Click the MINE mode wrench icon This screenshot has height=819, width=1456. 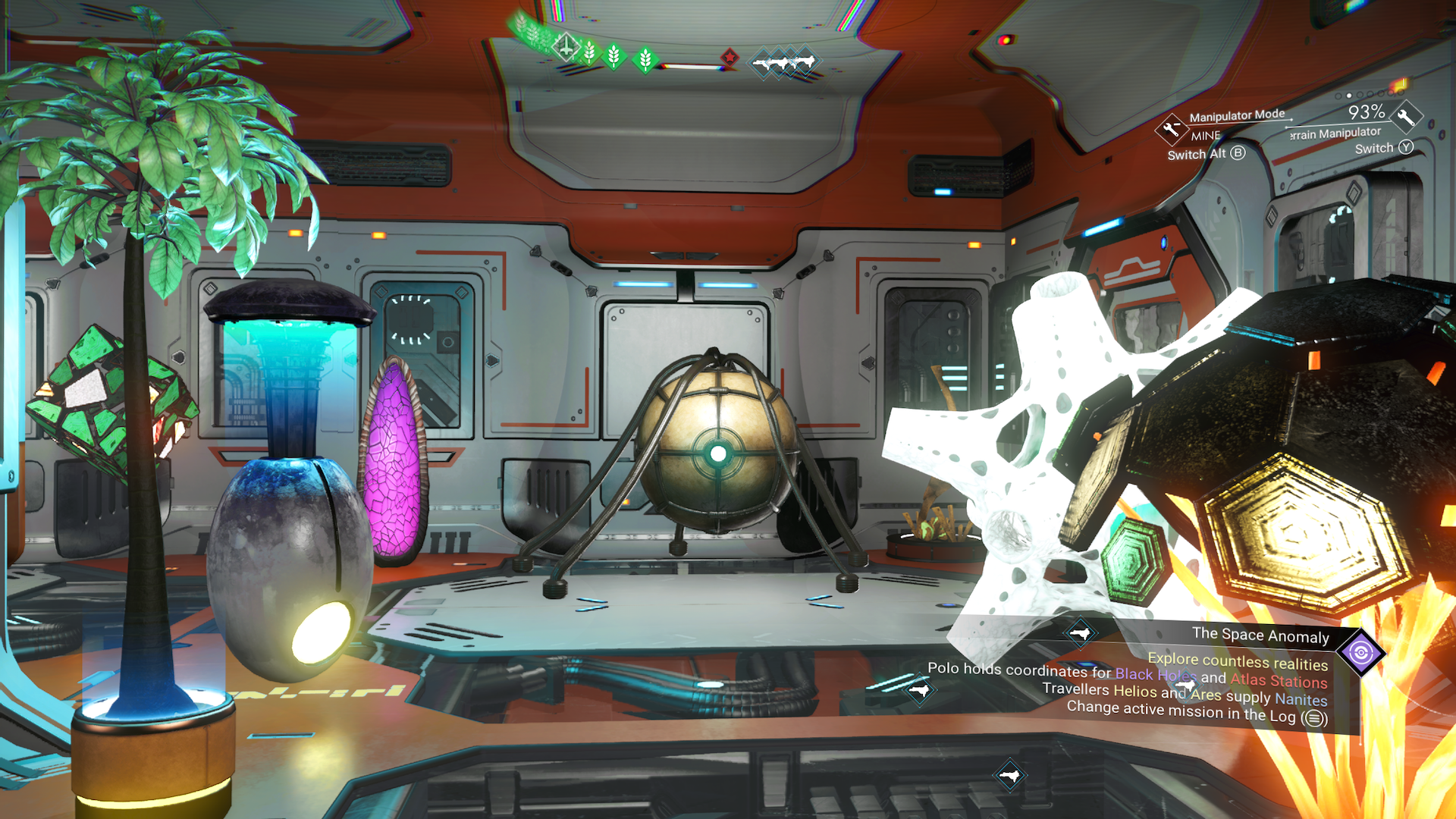[1172, 130]
